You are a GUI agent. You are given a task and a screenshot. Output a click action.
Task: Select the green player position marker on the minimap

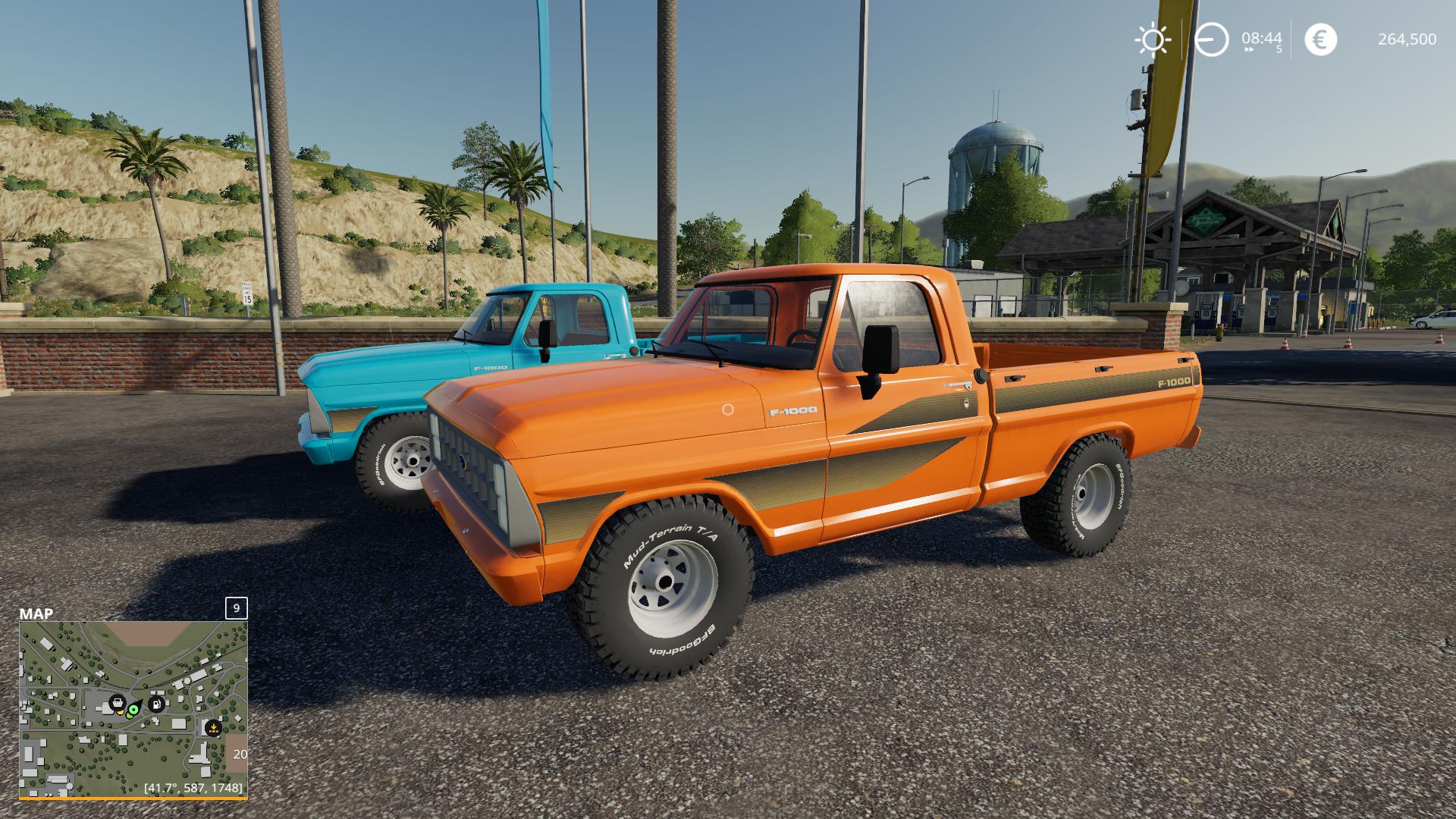click(x=133, y=710)
